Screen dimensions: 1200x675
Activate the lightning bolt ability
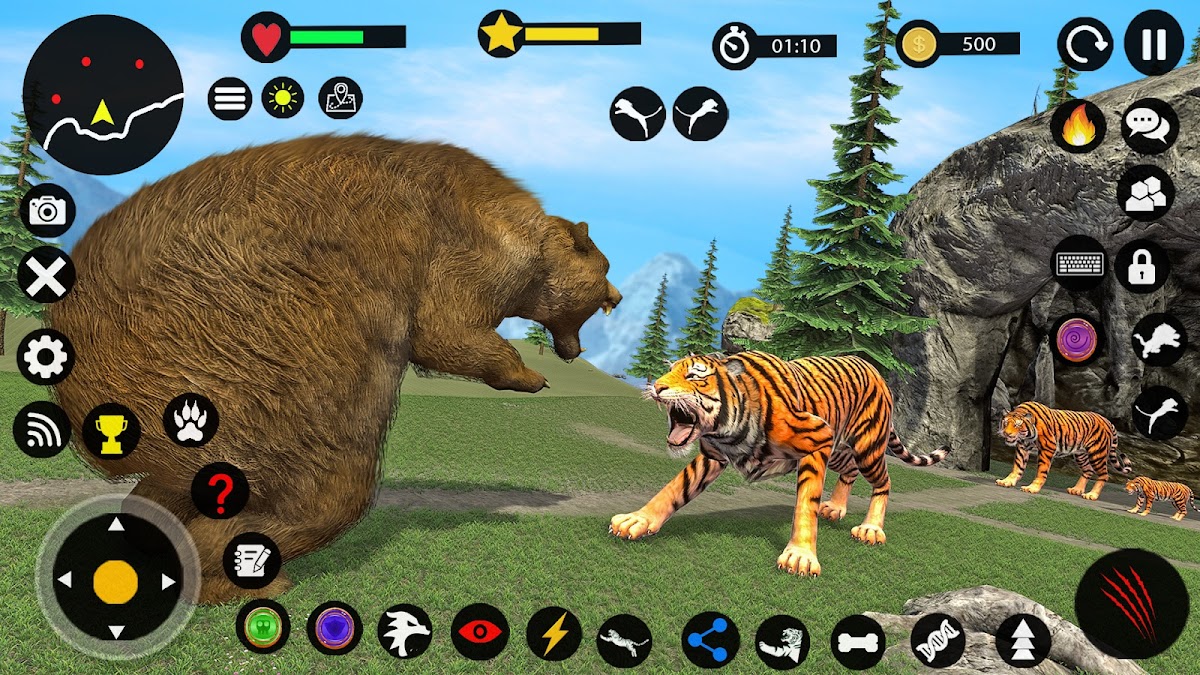(554, 632)
